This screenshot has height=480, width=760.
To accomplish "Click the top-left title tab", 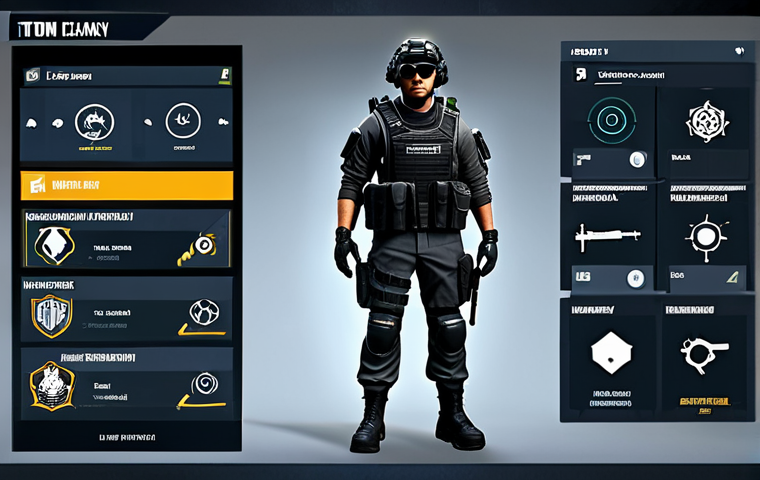I will pyautogui.click(x=75, y=27).
